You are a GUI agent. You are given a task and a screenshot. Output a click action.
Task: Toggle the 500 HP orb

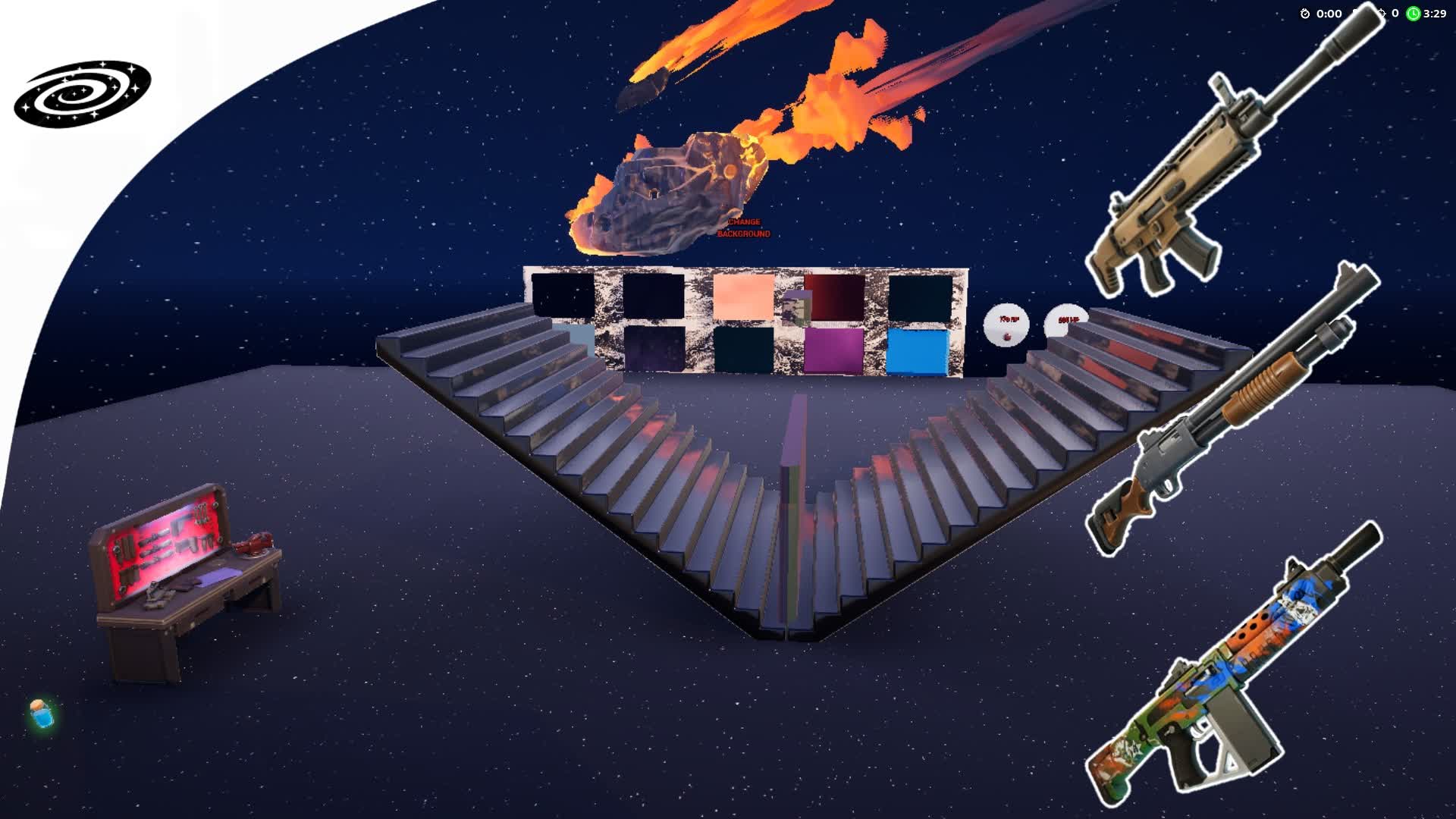(1068, 321)
